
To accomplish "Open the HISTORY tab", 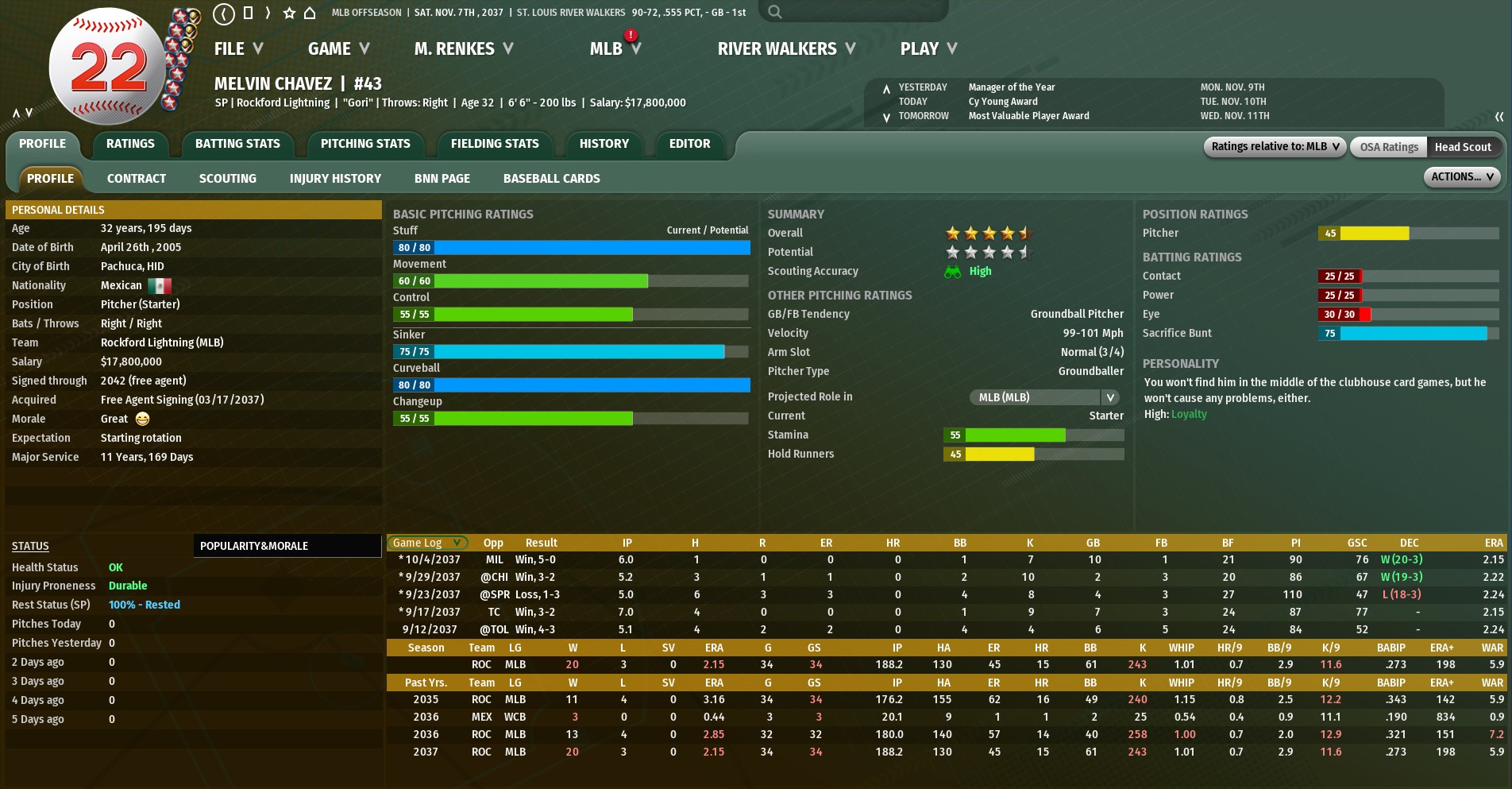I will (604, 144).
